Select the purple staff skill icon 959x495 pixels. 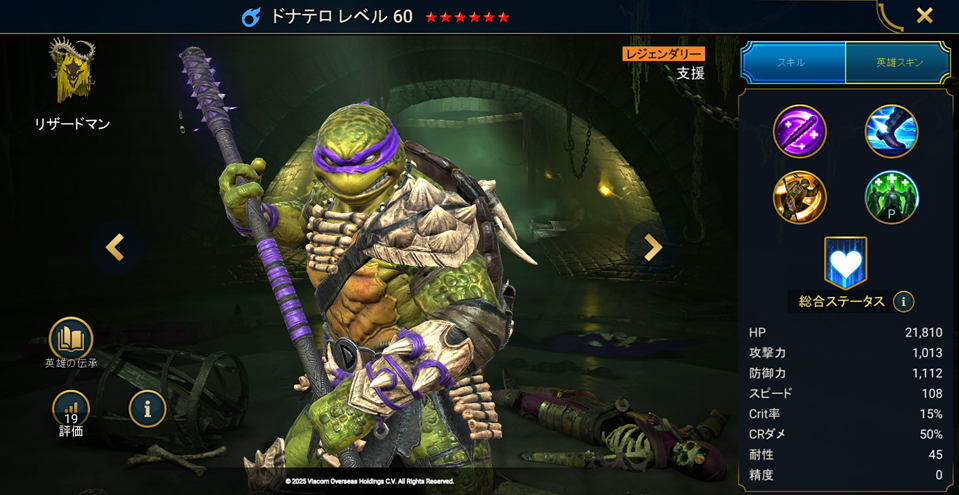799,131
